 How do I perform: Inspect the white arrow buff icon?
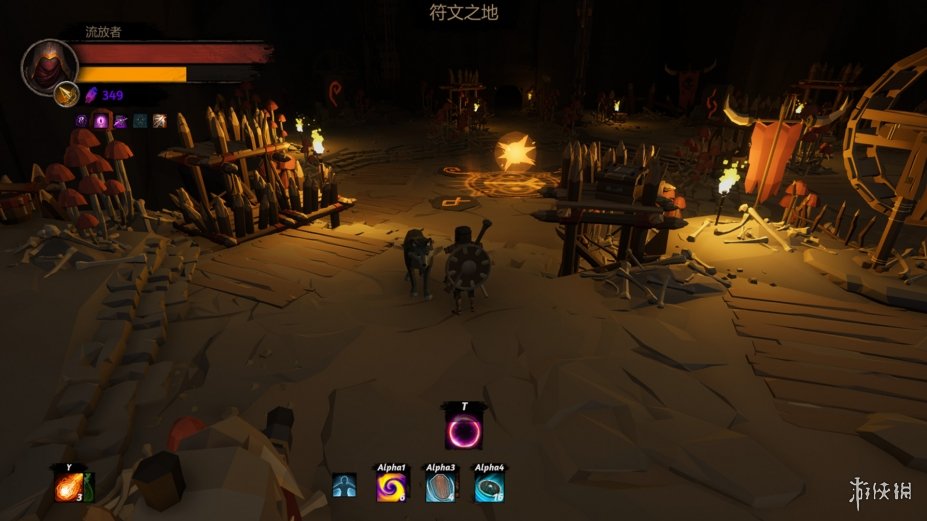158,121
